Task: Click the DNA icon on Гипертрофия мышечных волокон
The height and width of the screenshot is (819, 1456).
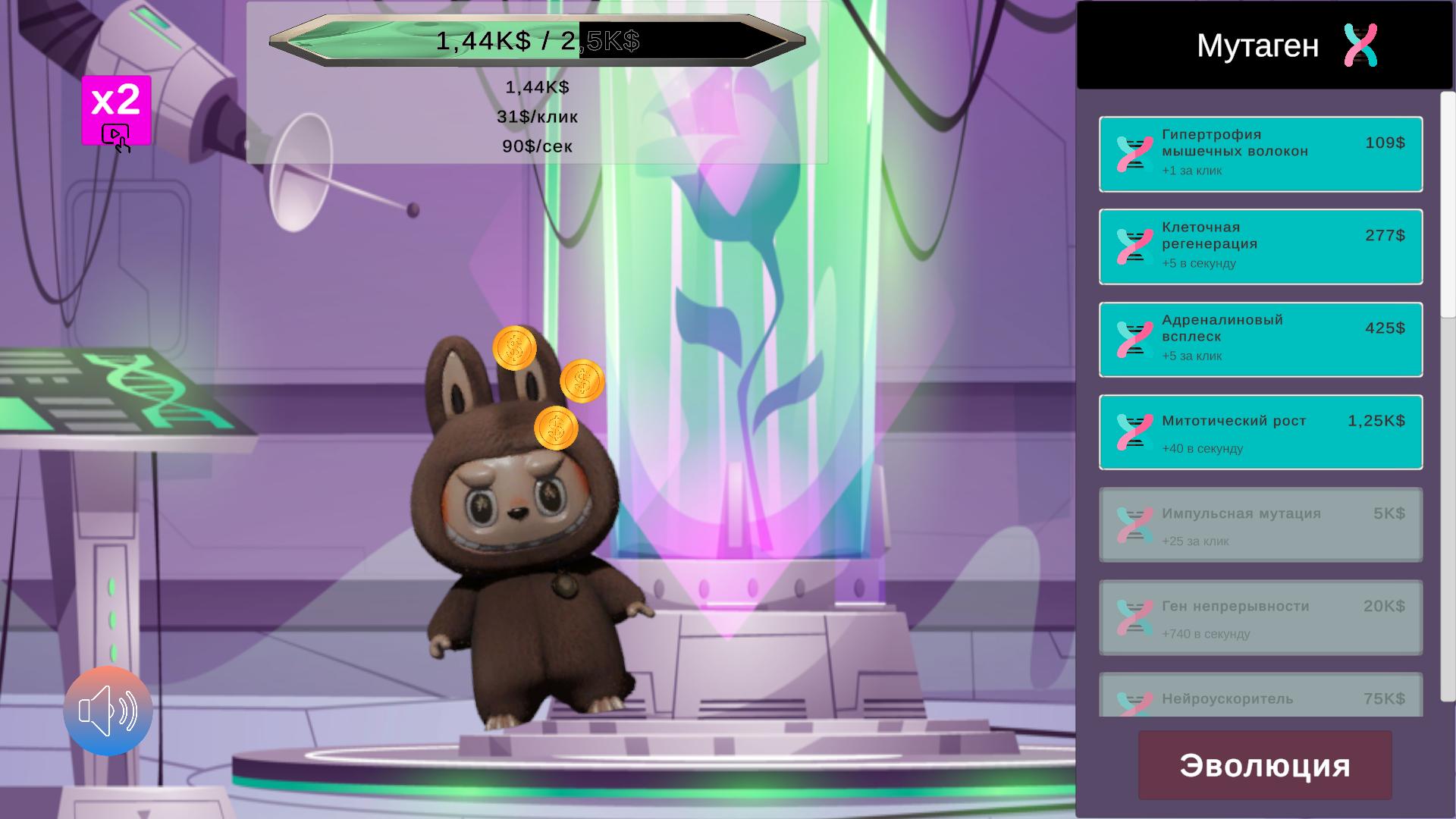Action: (1133, 153)
